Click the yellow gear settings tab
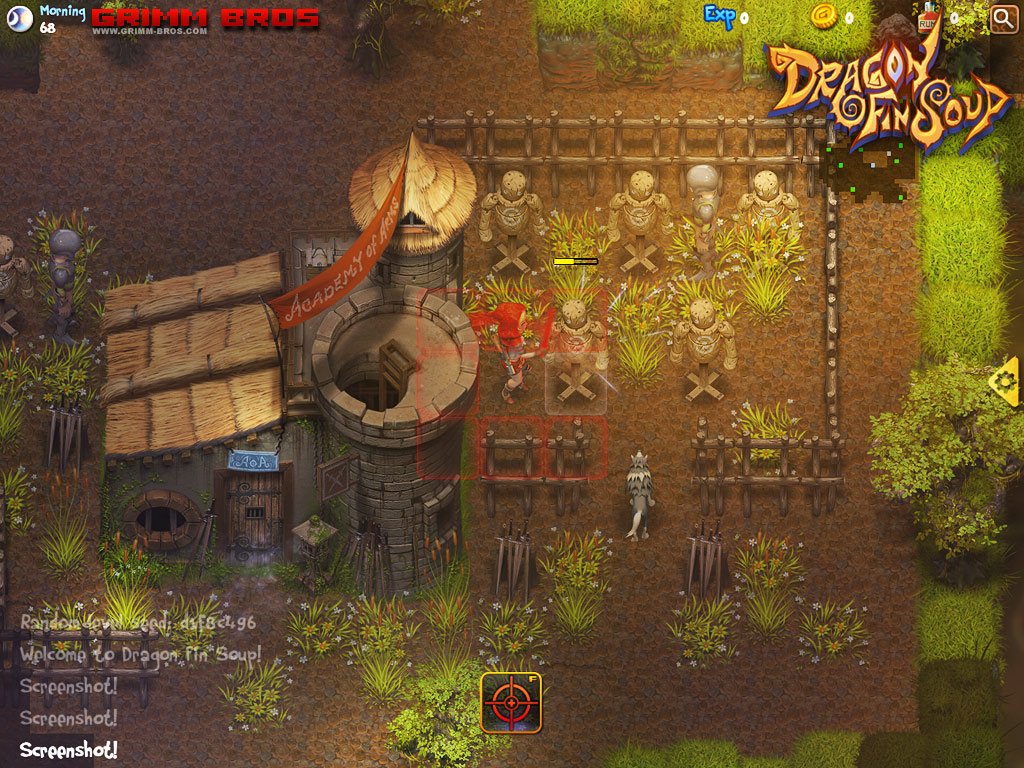 1005,381
